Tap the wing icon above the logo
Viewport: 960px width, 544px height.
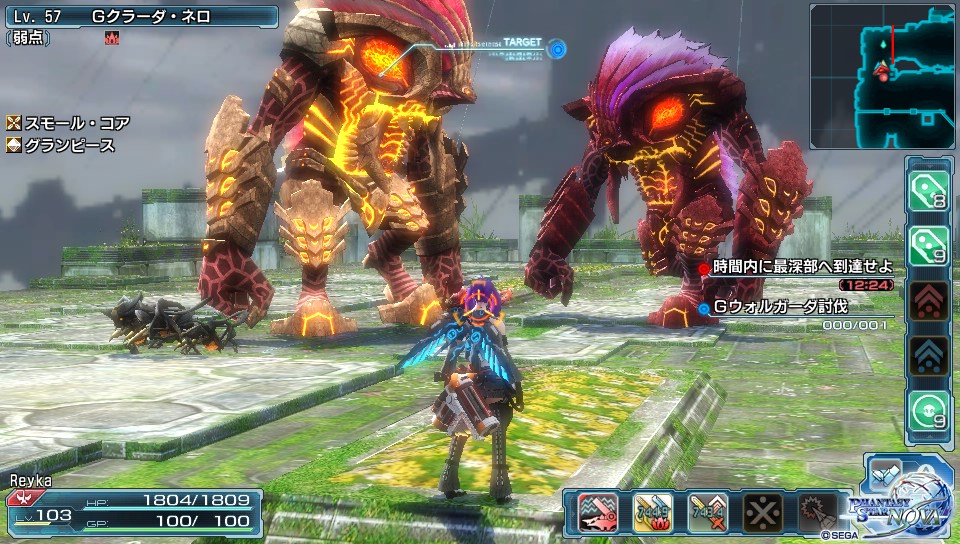(884, 473)
